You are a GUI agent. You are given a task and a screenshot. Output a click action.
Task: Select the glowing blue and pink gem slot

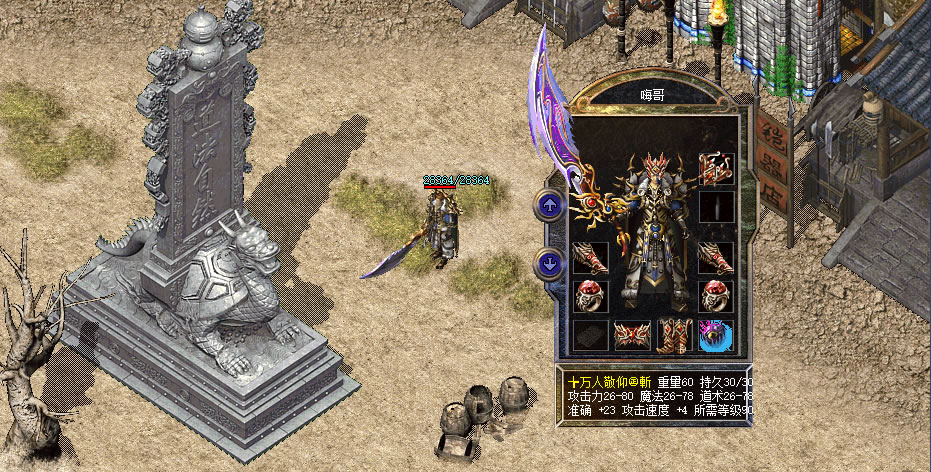coord(716,335)
